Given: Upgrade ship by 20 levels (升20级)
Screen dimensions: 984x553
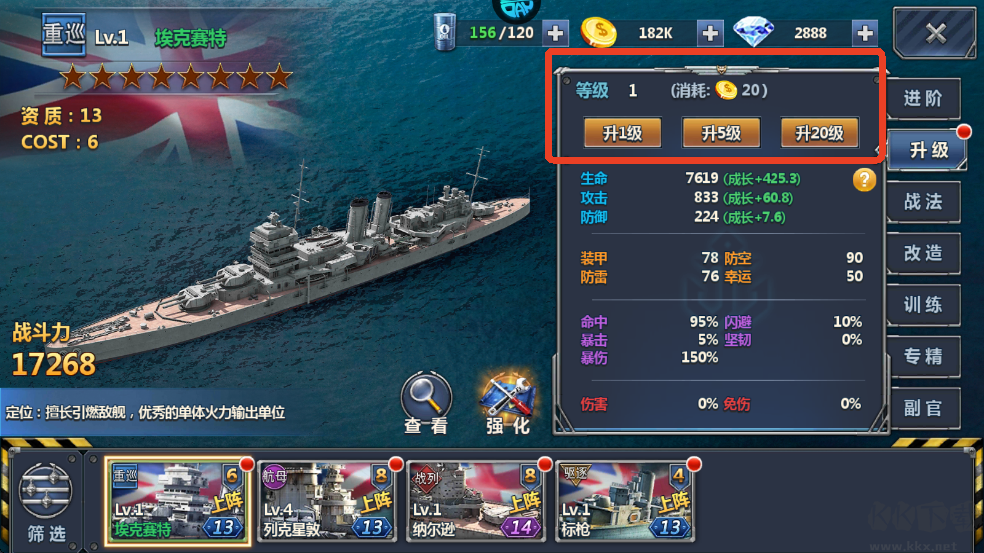Looking at the screenshot, I should click(819, 133).
